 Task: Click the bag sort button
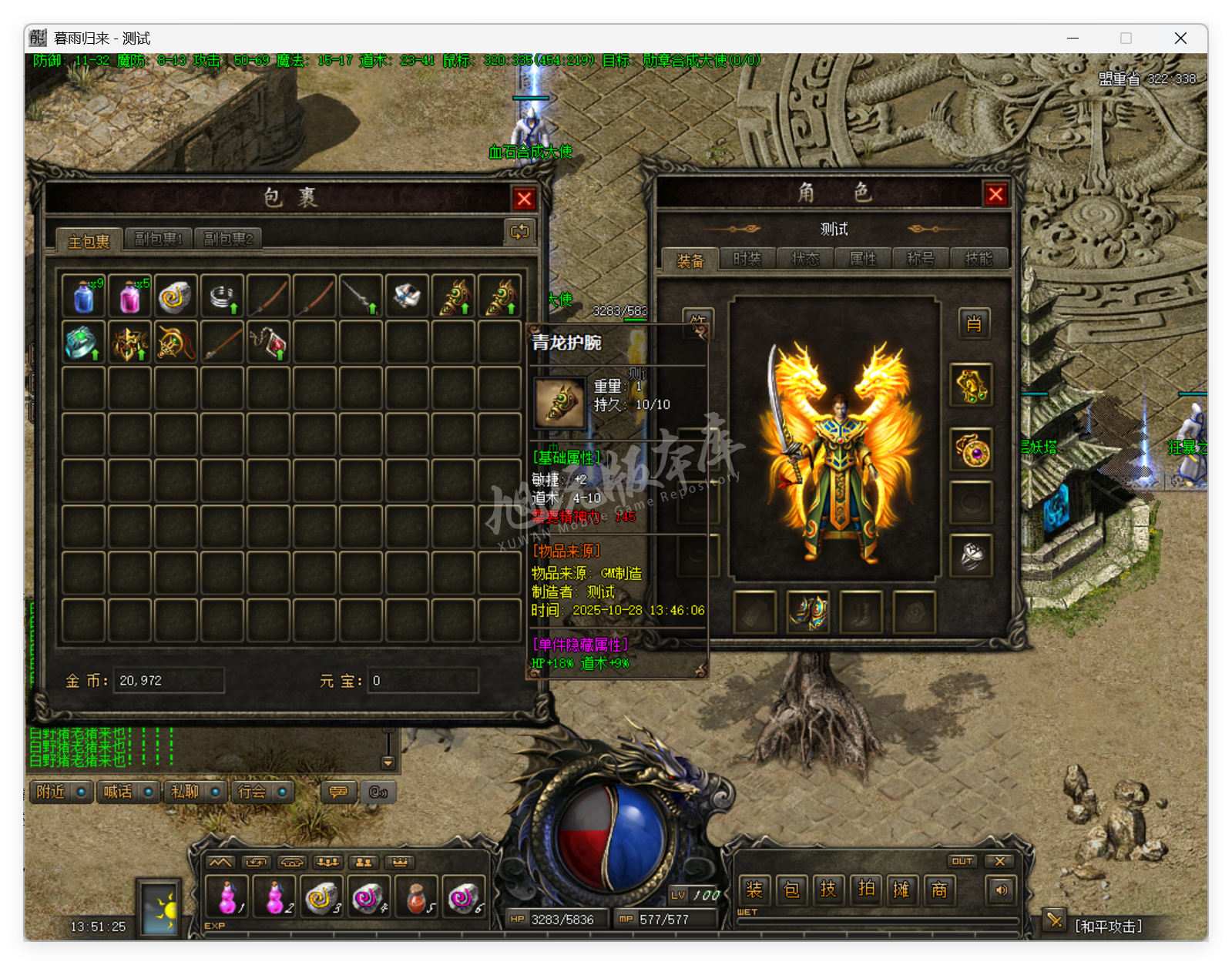(519, 232)
